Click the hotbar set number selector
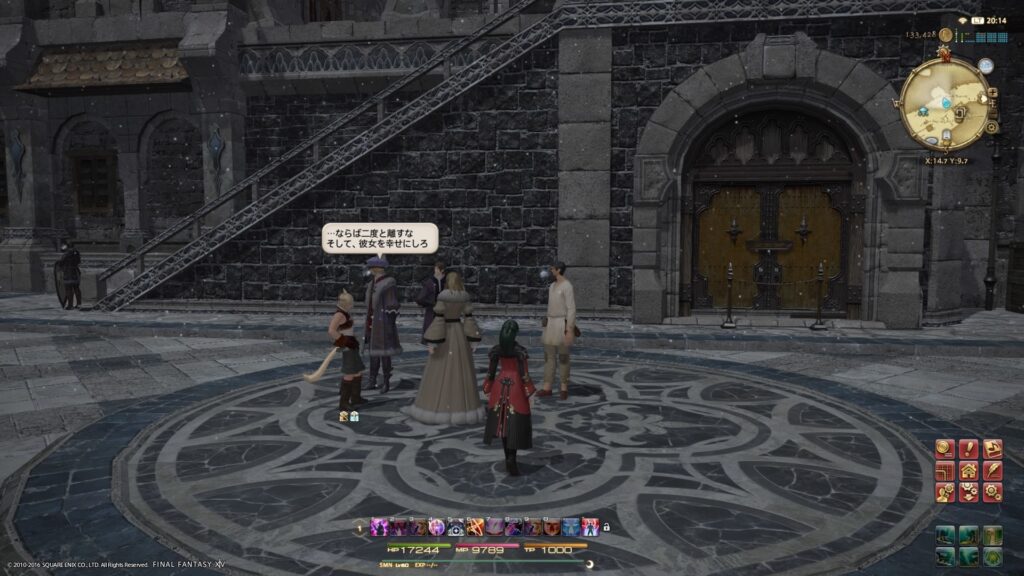This screenshot has height=576, width=1024. 361,527
